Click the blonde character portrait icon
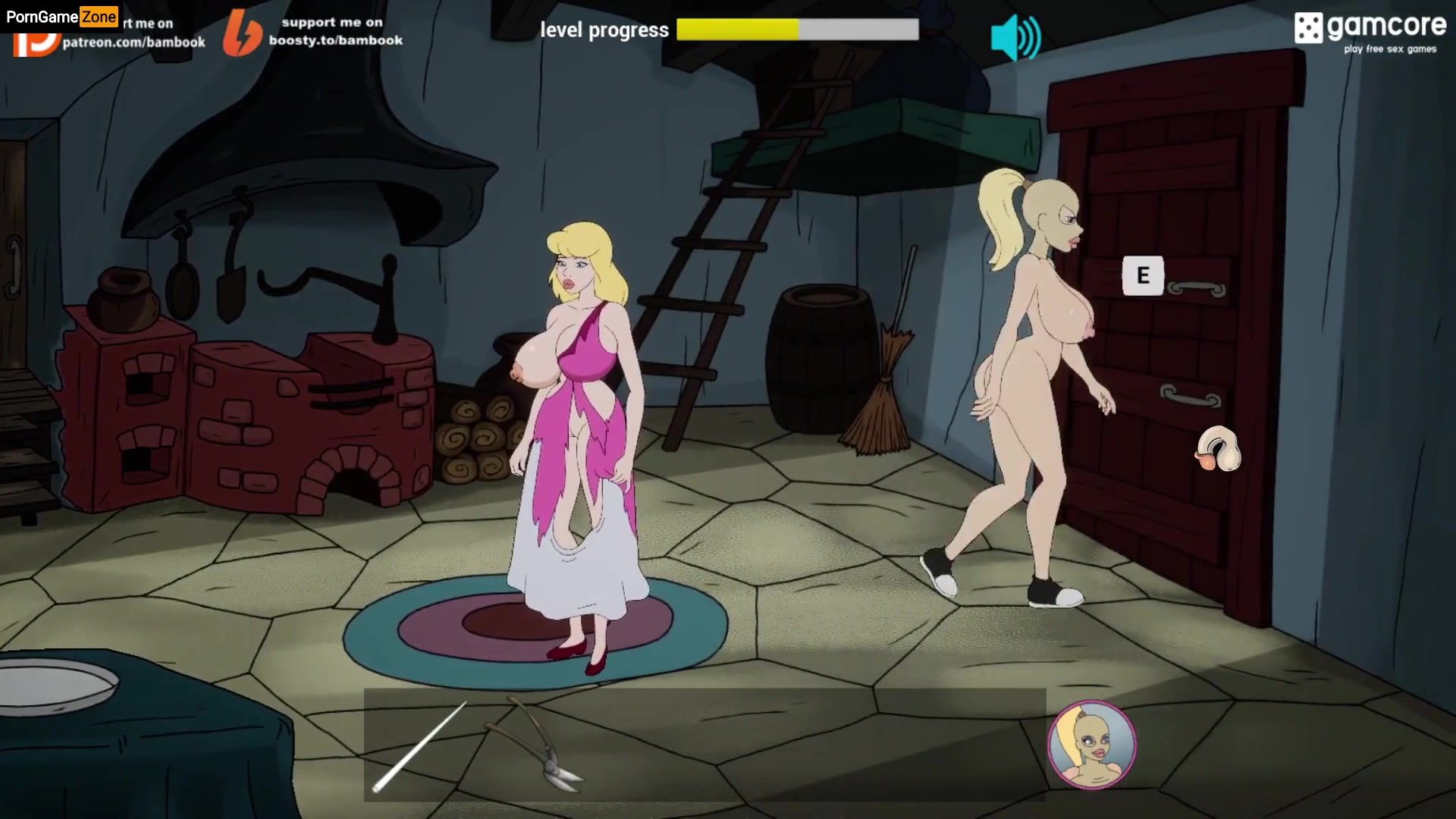Viewport: 1456px width, 819px height. [x=1091, y=744]
